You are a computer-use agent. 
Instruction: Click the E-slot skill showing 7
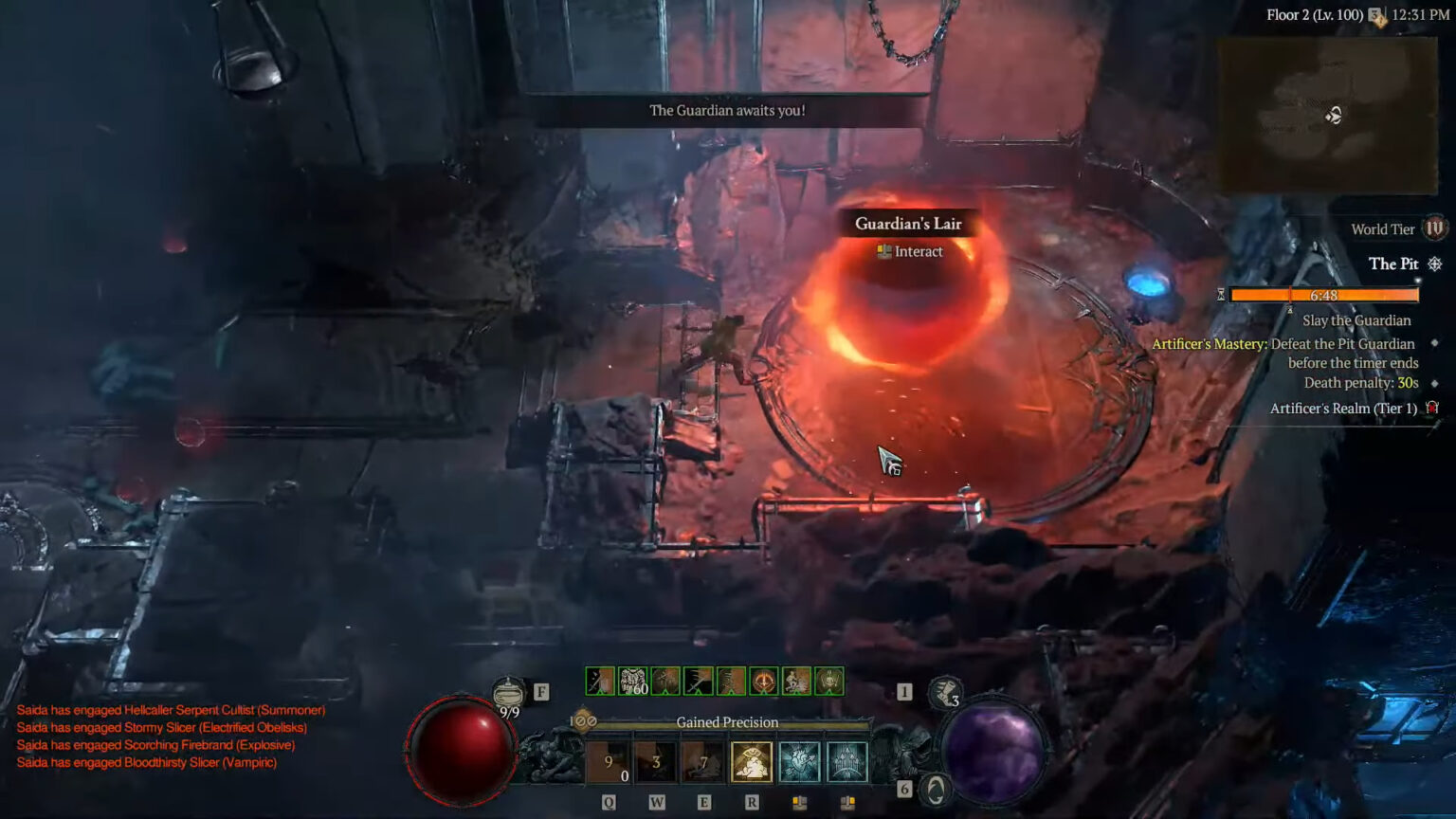(x=702, y=762)
